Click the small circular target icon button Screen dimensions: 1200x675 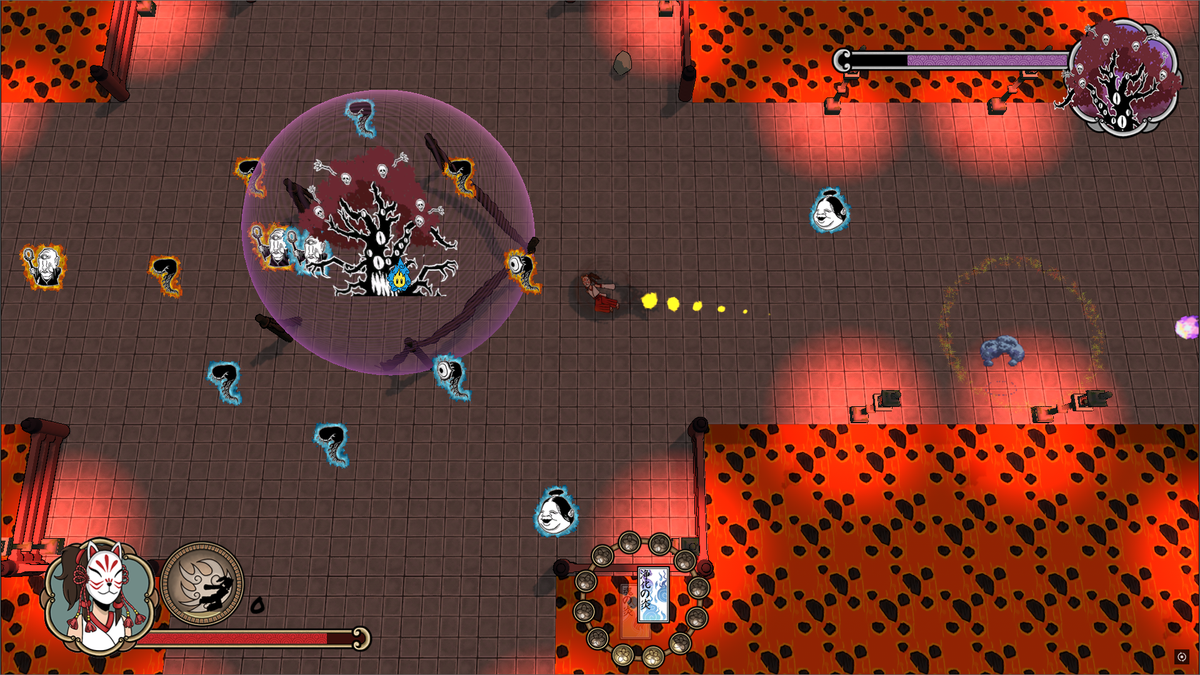click(1183, 657)
